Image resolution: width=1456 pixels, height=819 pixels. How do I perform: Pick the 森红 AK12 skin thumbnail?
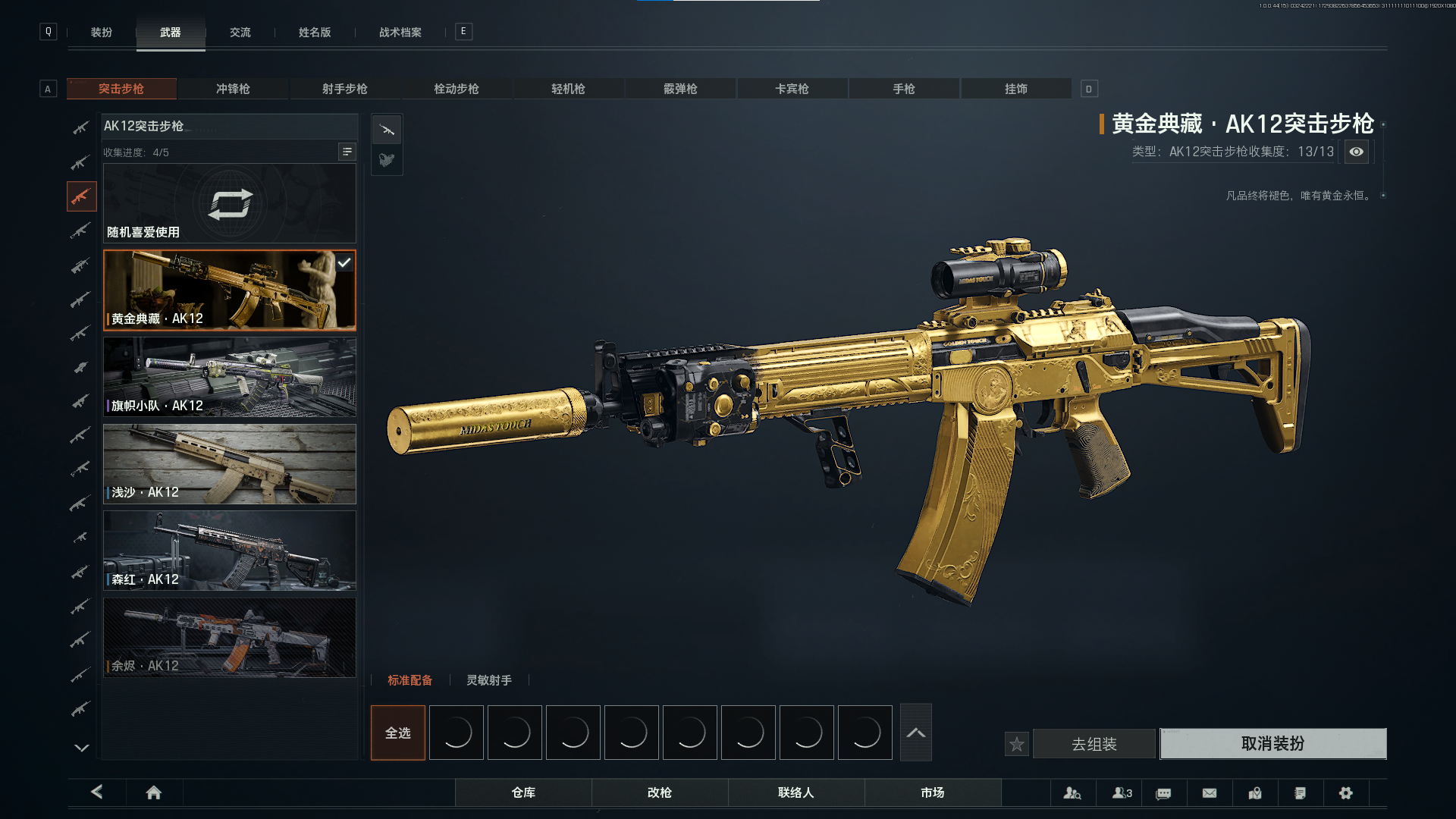(x=229, y=551)
